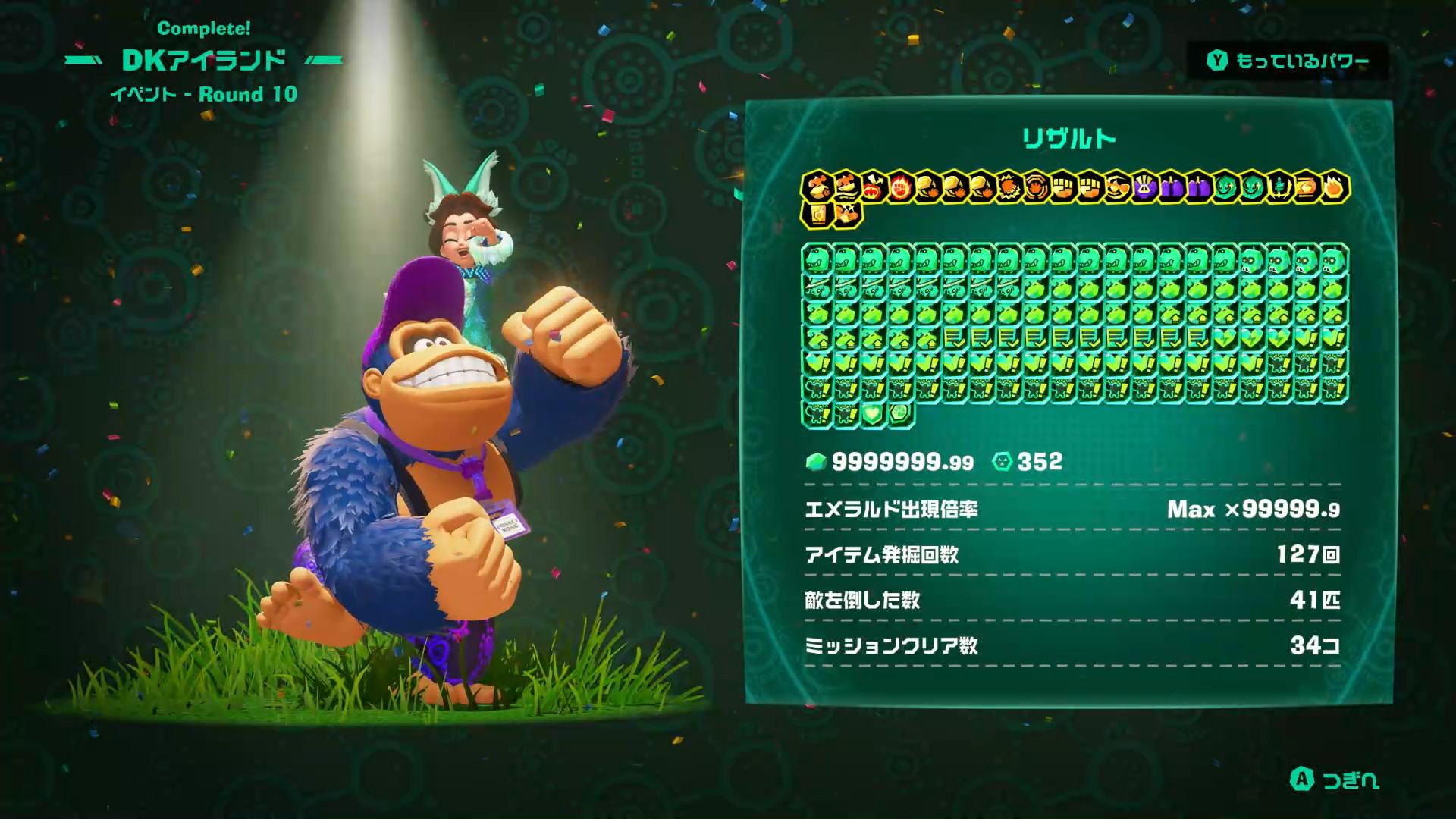Image resolution: width=1456 pixels, height=819 pixels.
Task: Select the sparkling orange power icon
Action: [846, 214]
